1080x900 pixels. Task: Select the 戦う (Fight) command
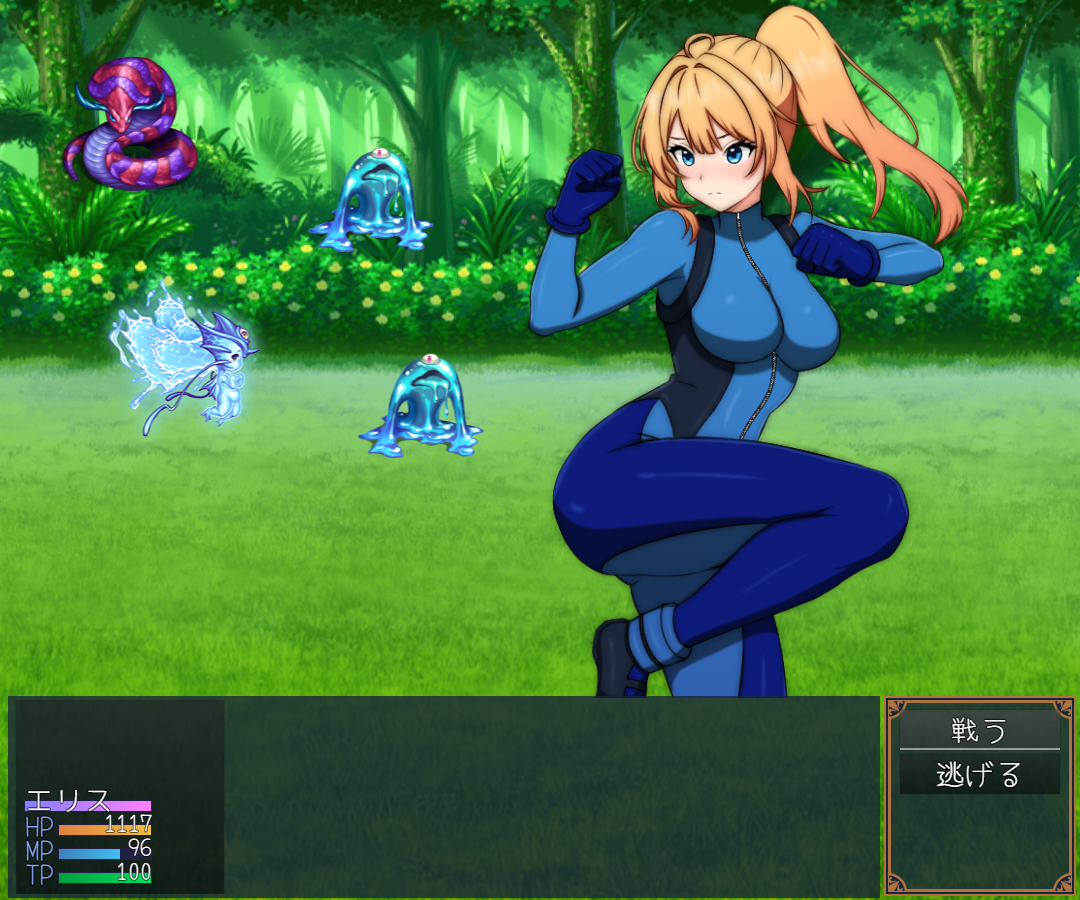pyautogui.click(x=979, y=730)
